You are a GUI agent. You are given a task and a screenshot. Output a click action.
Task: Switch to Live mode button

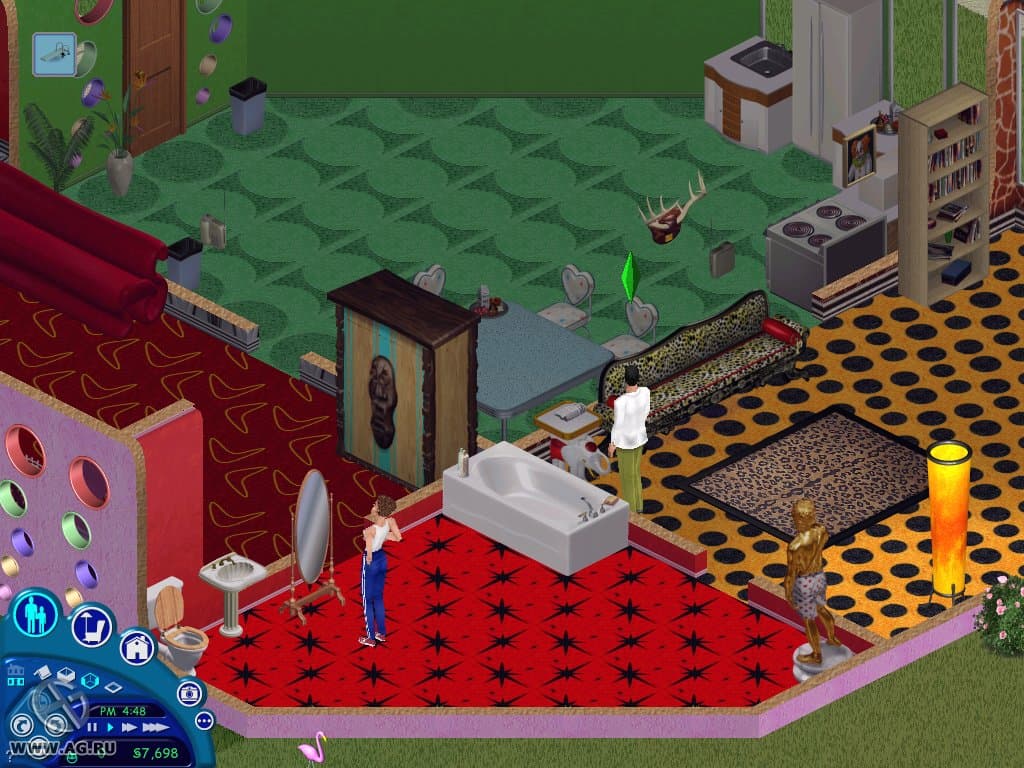pyautogui.click(x=36, y=614)
